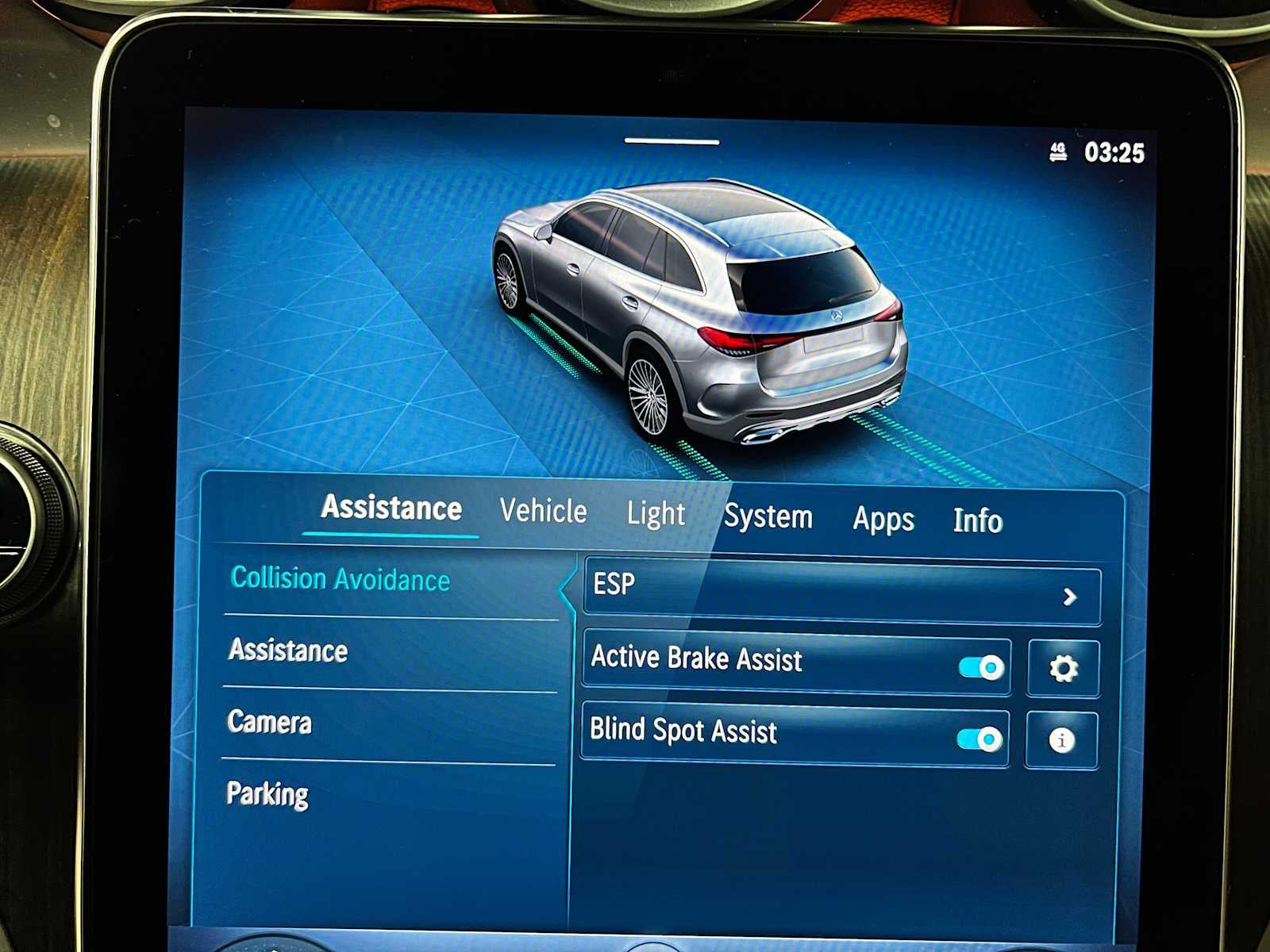The width and height of the screenshot is (1270, 952).
Task: Open the Parking settings category
Action: [x=268, y=793]
